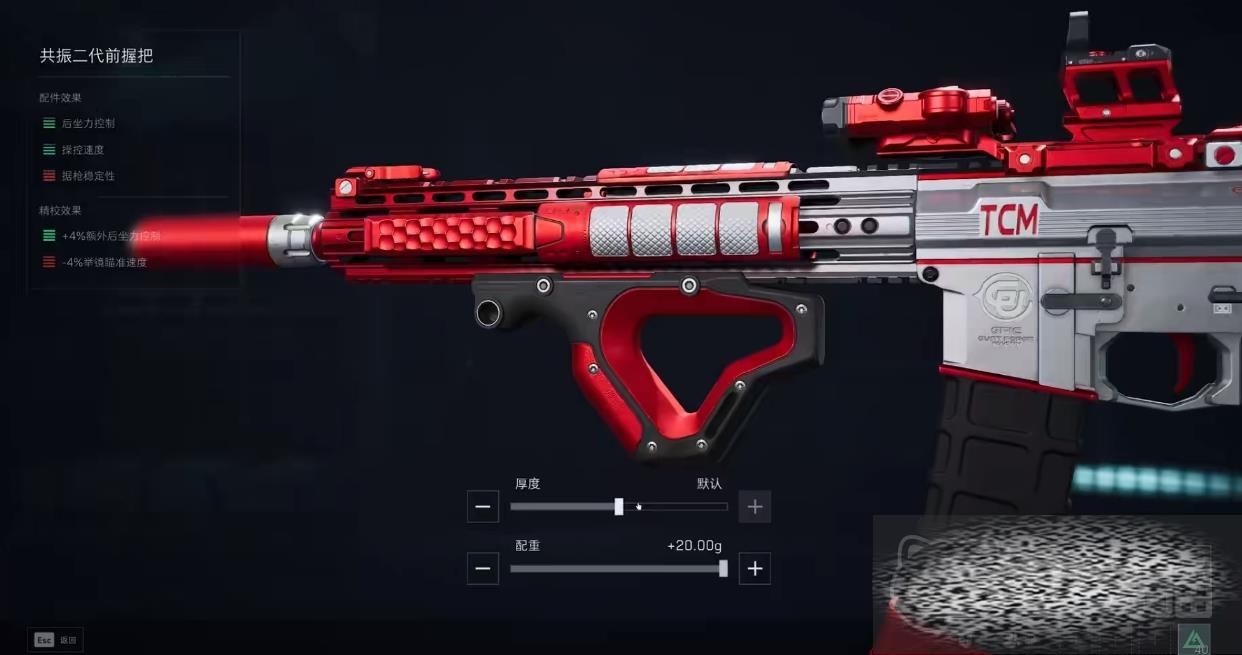Click the 厚度 thickness slider handle
The image size is (1242, 655).
click(619, 507)
